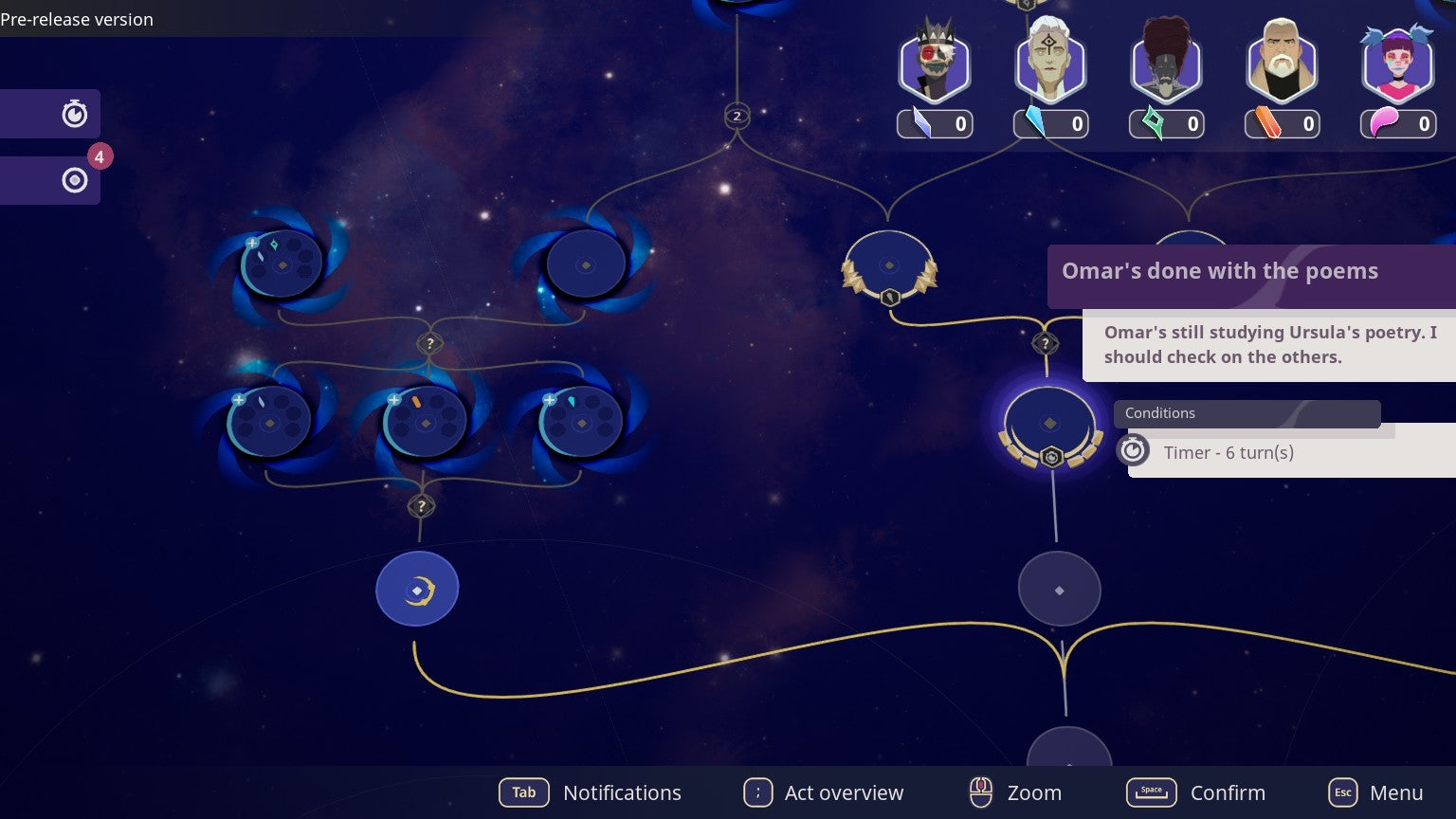Select the timer stopwatch icon in the left sidebar

[x=75, y=114]
